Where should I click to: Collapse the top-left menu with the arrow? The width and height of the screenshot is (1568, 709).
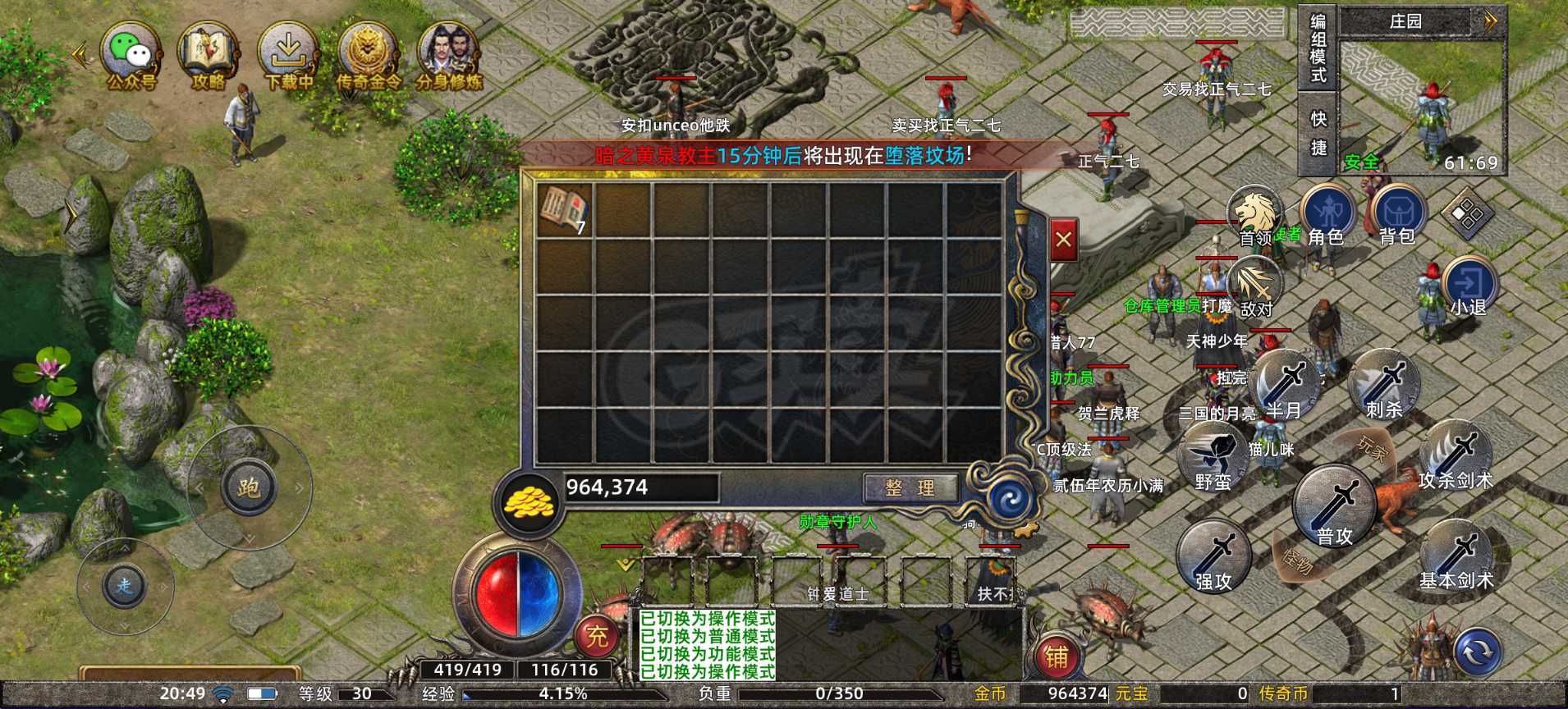pyautogui.click(x=78, y=54)
